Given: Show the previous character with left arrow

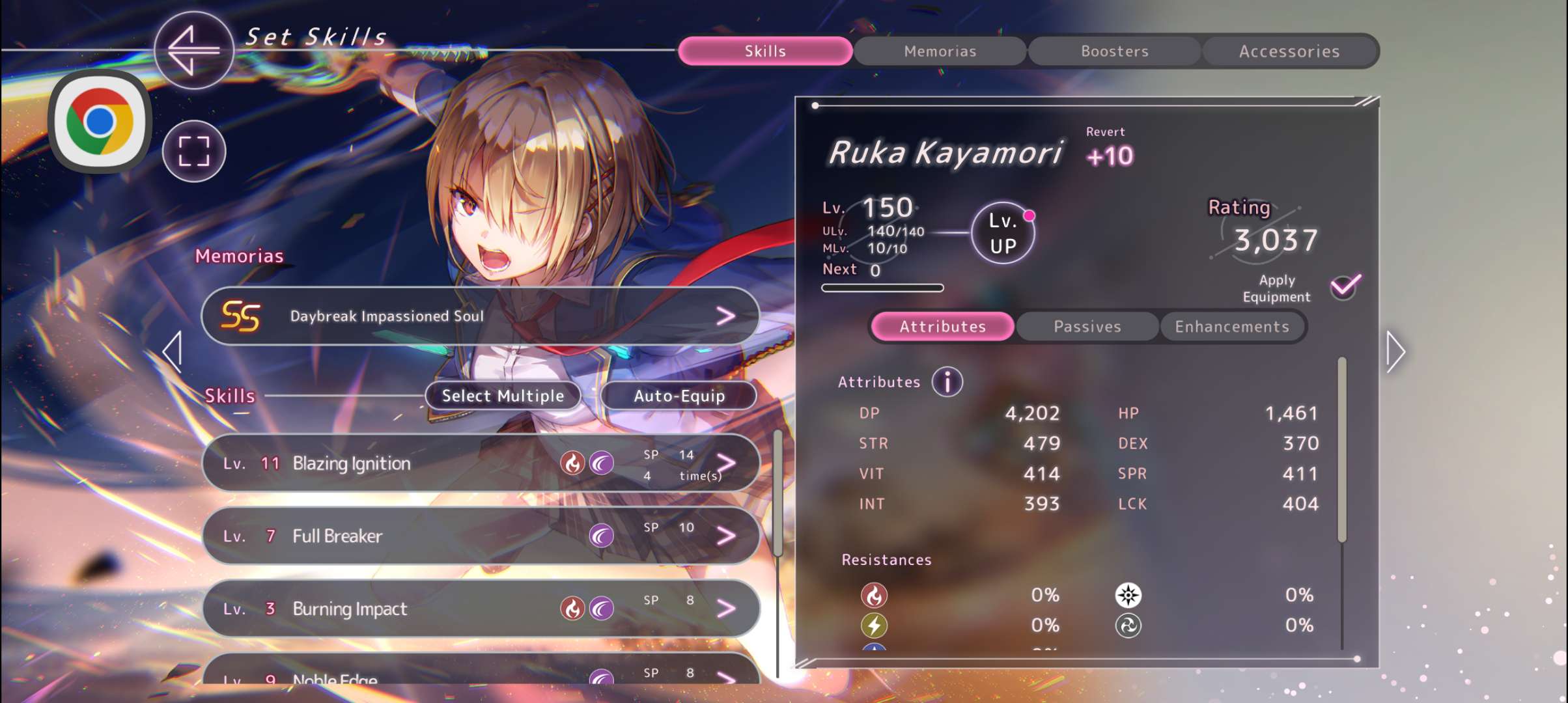Looking at the screenshot, I should 173,352.
